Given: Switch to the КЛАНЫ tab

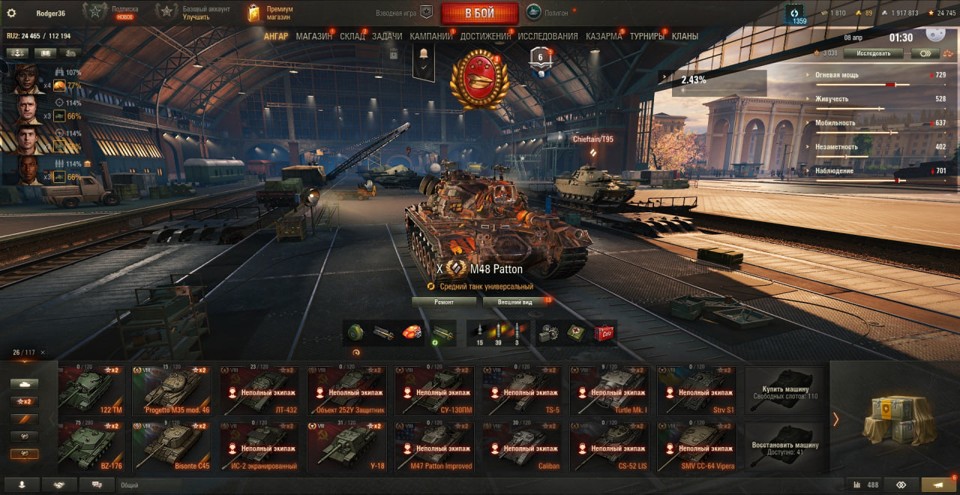Looking at the screenshot, I should [x=685, y=36].
